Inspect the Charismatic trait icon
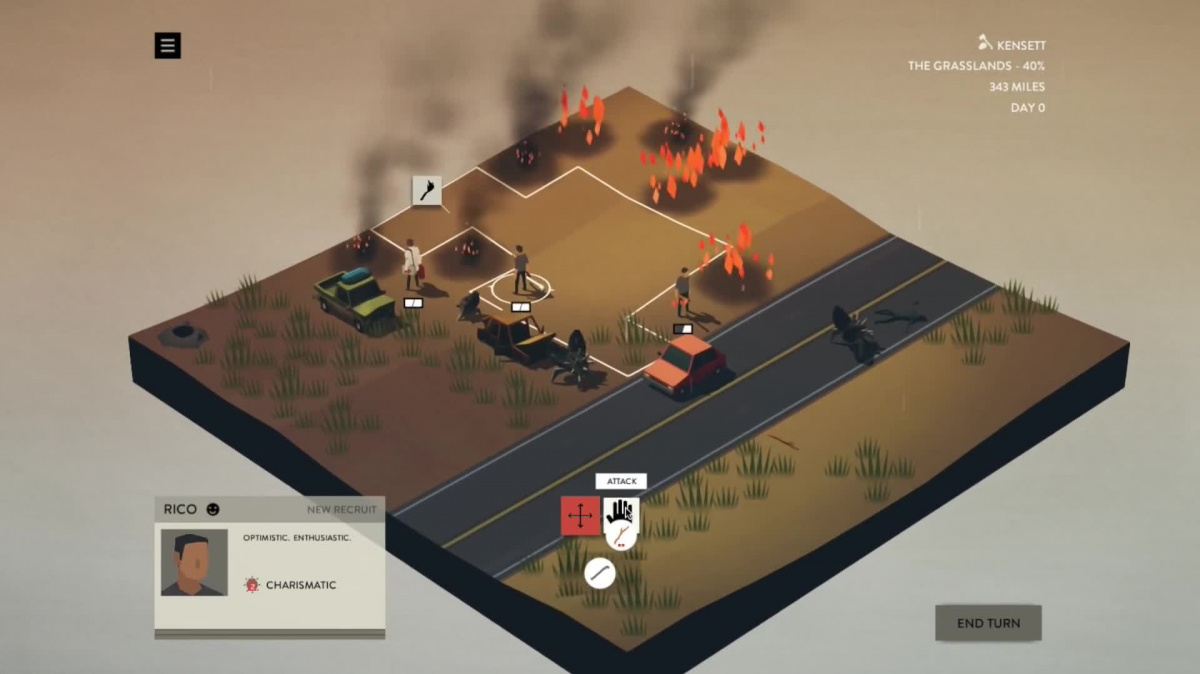Viewport: 1200px width, 674px height. tap(252, 585)
